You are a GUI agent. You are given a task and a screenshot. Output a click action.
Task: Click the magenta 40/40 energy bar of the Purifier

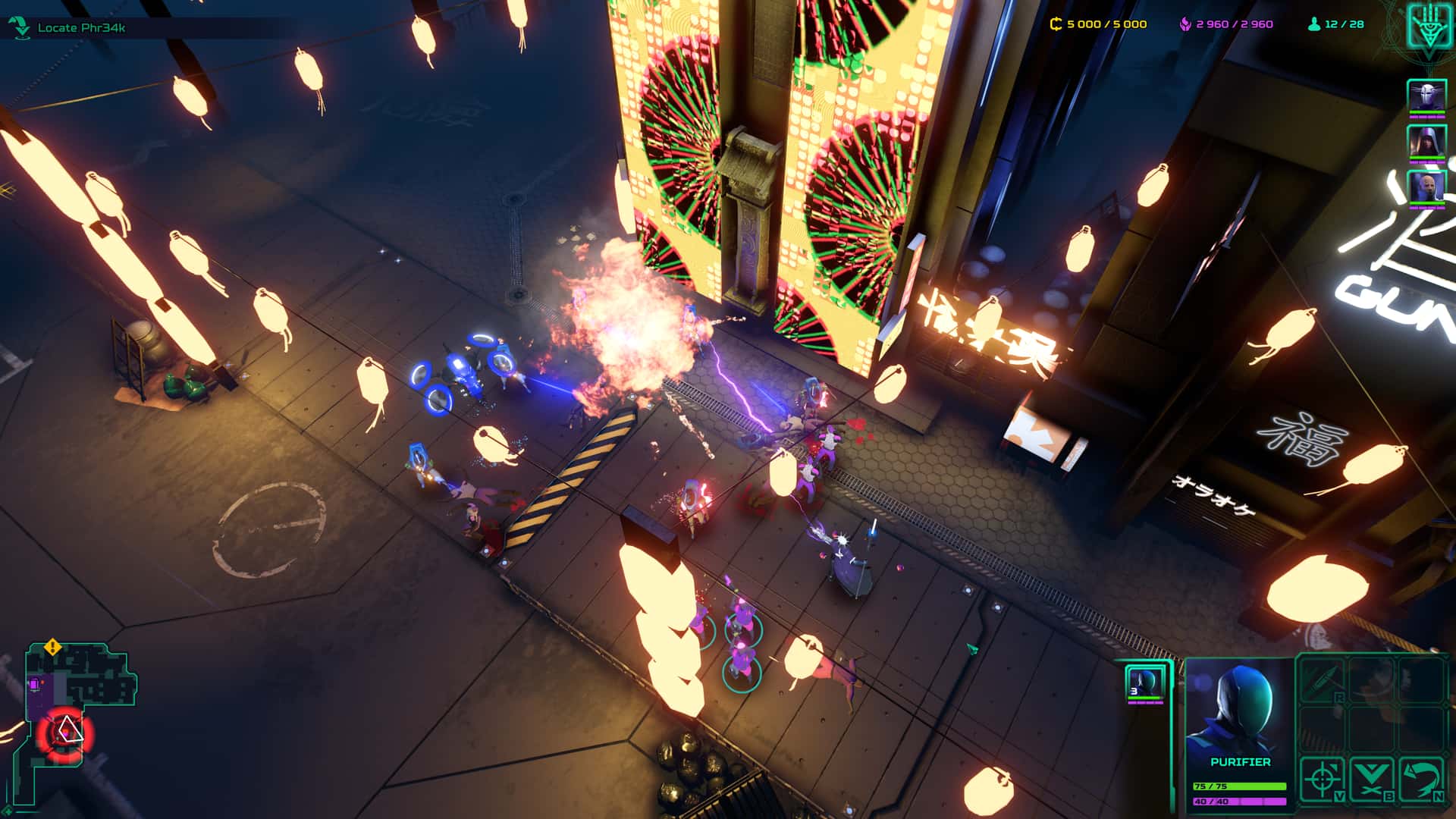tap(1240, 802)
